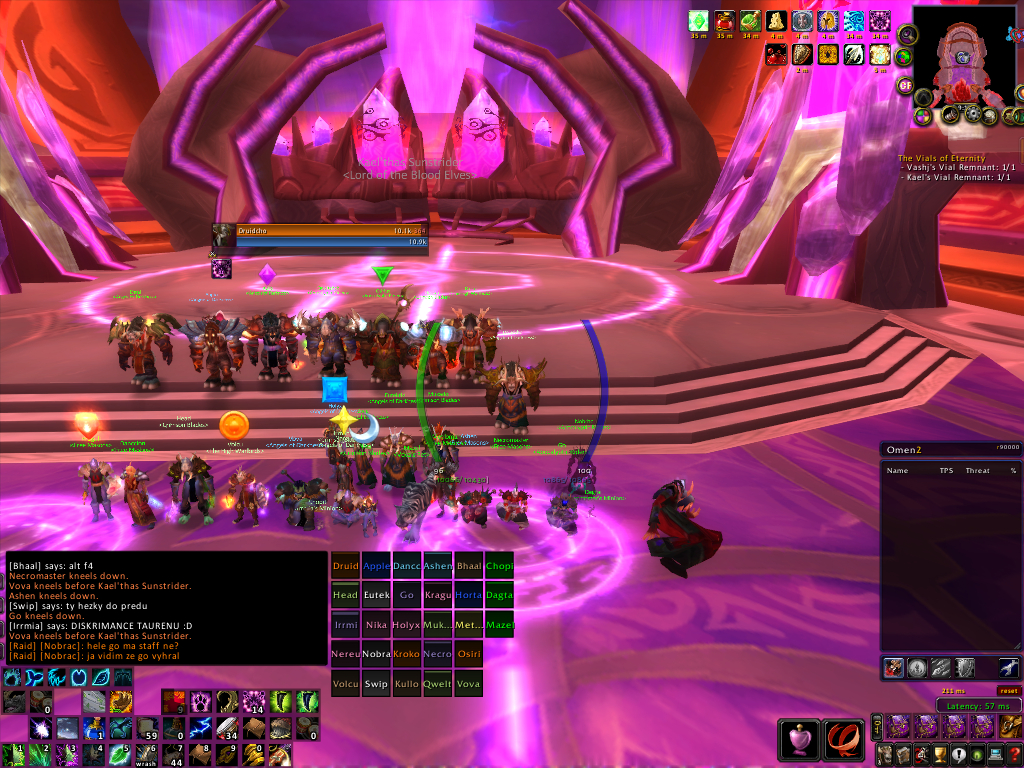Click the chat log window
This screenshot has width=1024, height=768.
(166, 608)
